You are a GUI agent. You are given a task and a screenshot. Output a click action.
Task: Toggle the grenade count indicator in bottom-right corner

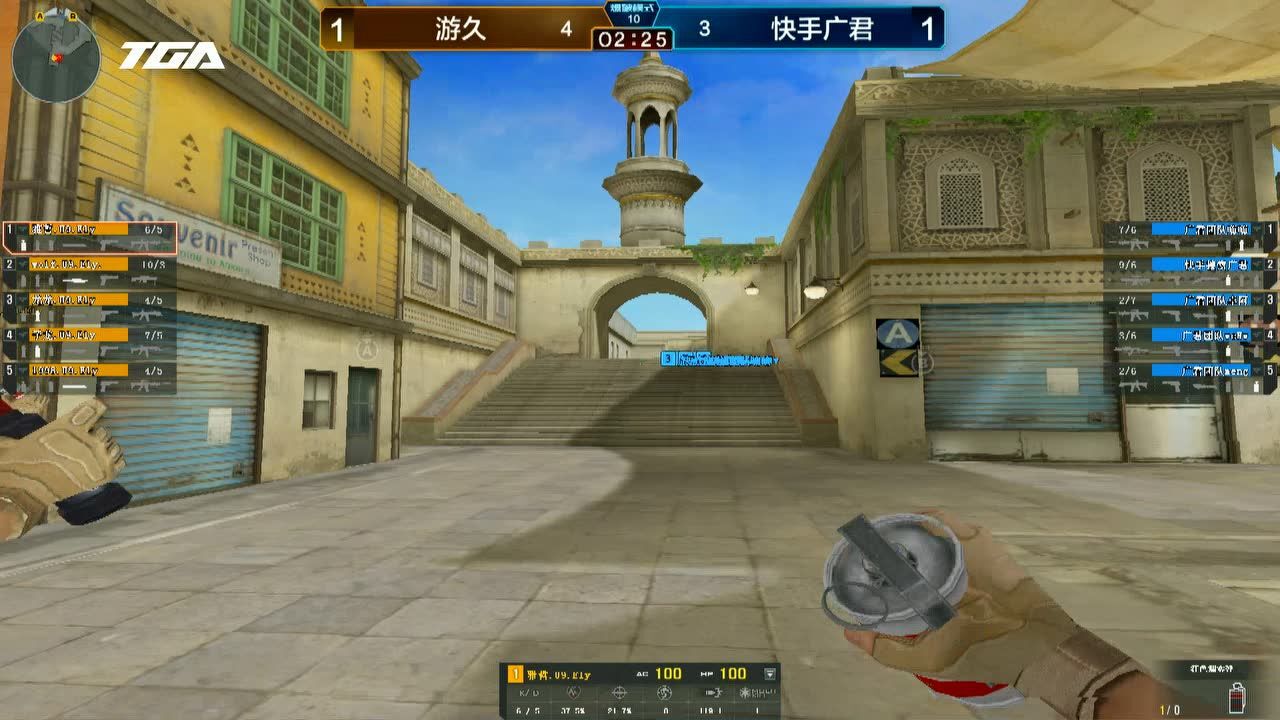pyautogui.click(x=1237, y=698)
